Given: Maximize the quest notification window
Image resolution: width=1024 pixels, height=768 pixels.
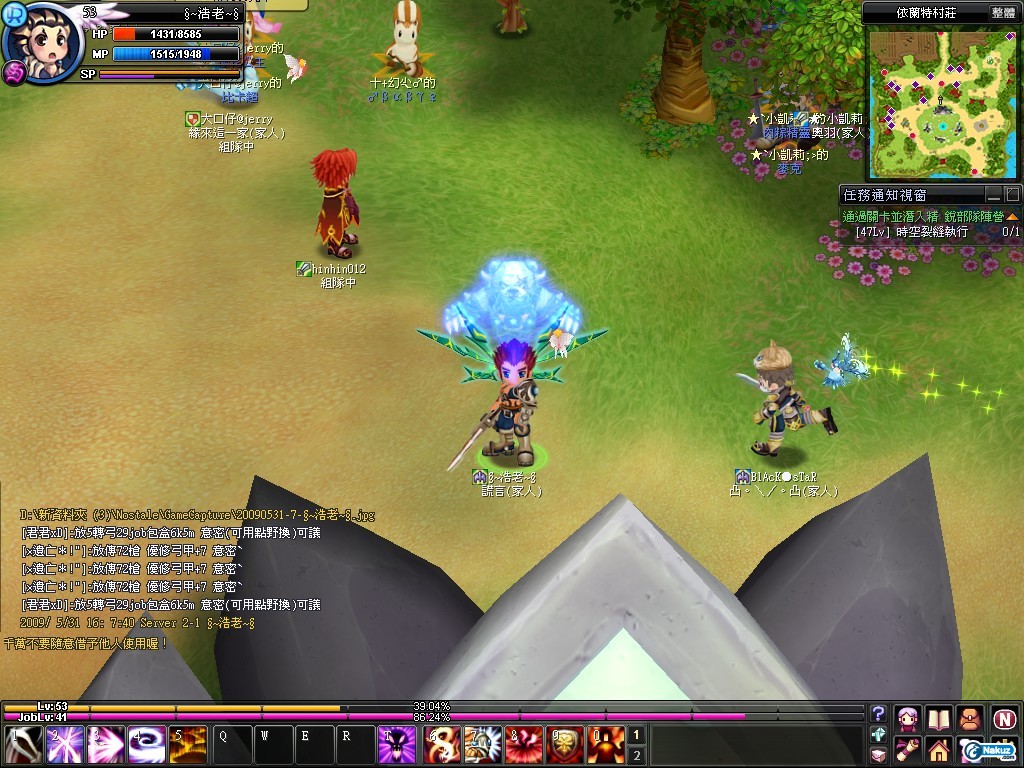Looking at the screenshot, I should [1012, 195].
